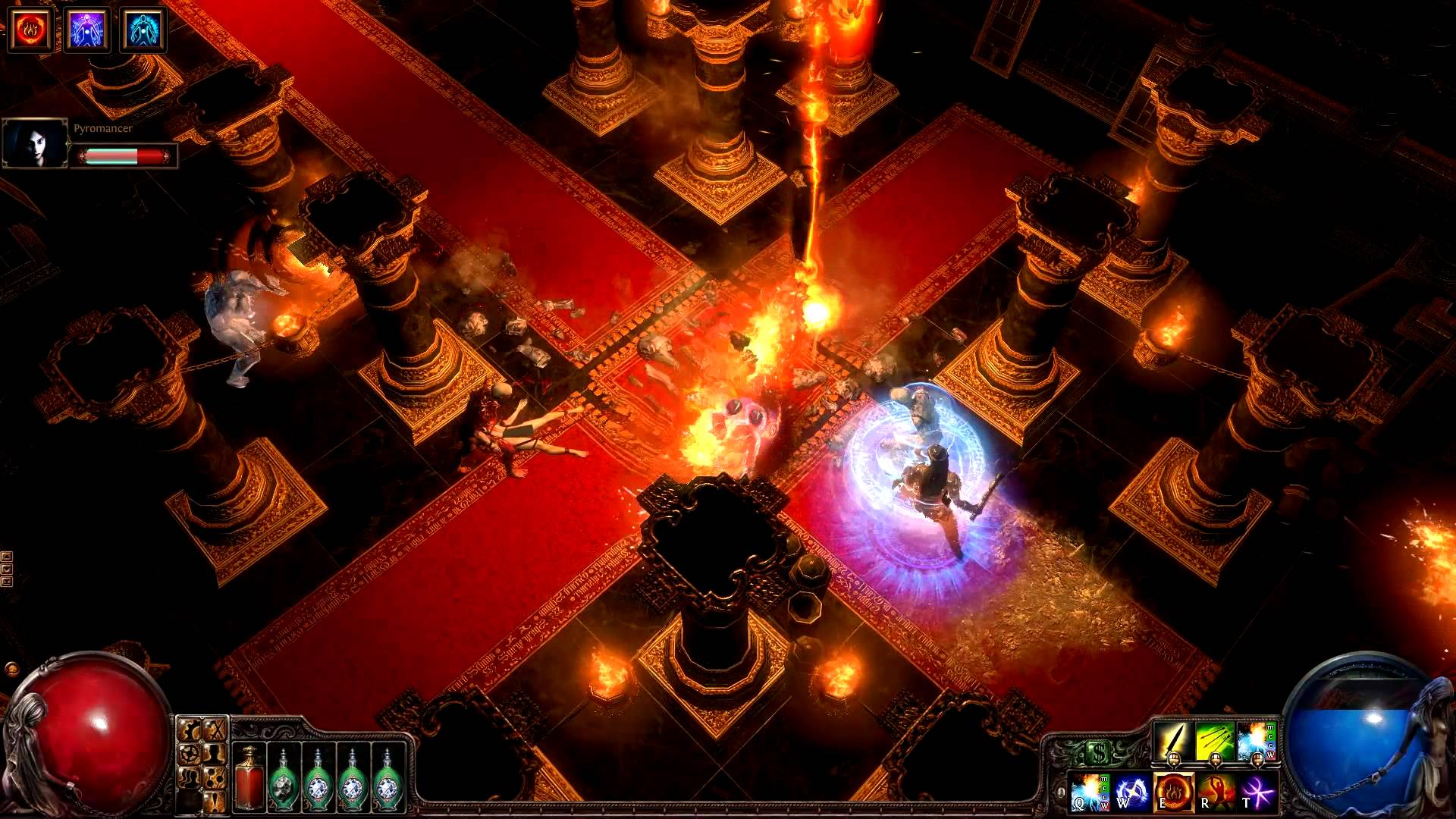Open the green dollar-sign microtransaction shop

click(x=1099, y=753)
